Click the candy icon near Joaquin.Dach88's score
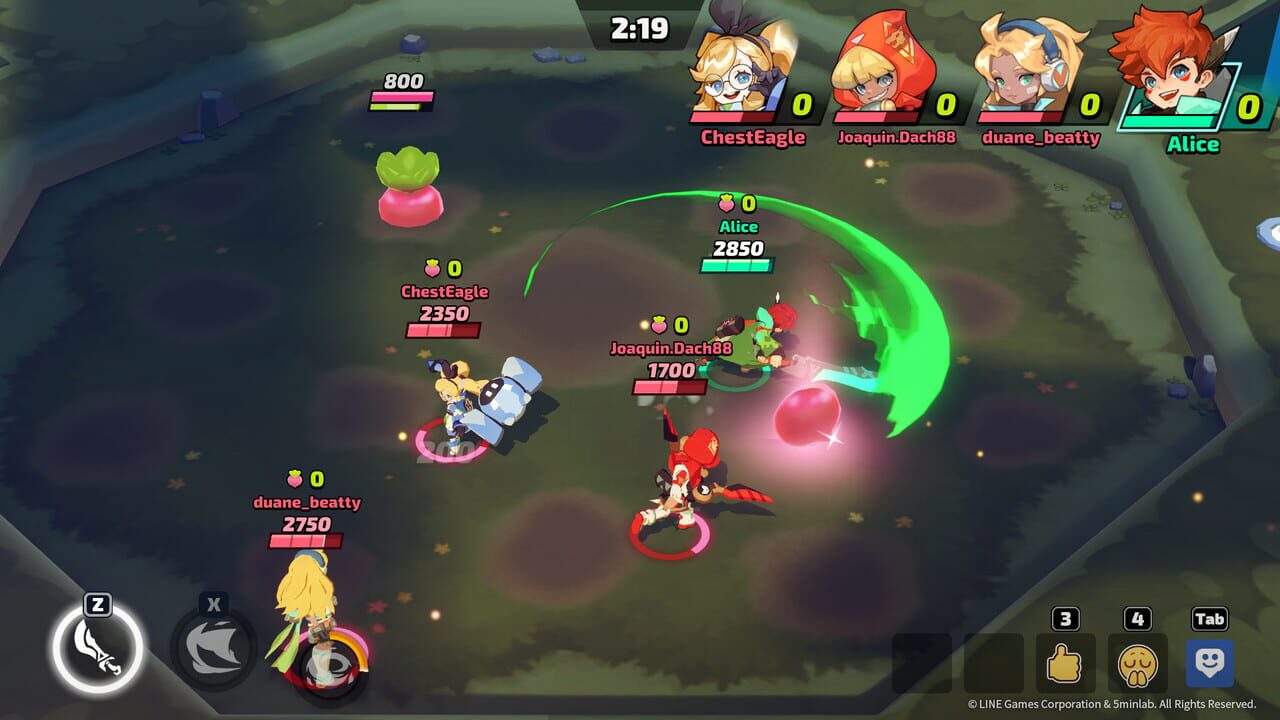Viewport: 1280px width, 720px height. [x=657, y=324]
